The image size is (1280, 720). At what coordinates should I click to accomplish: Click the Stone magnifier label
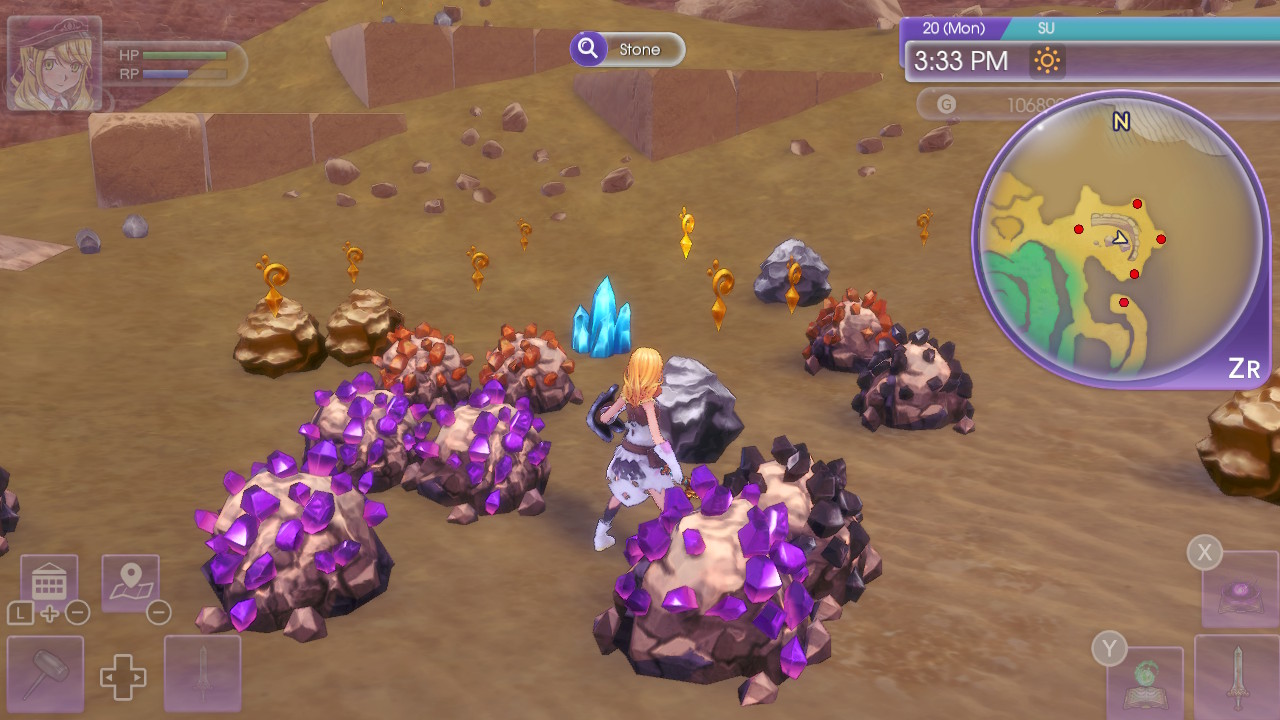[628, 49]
